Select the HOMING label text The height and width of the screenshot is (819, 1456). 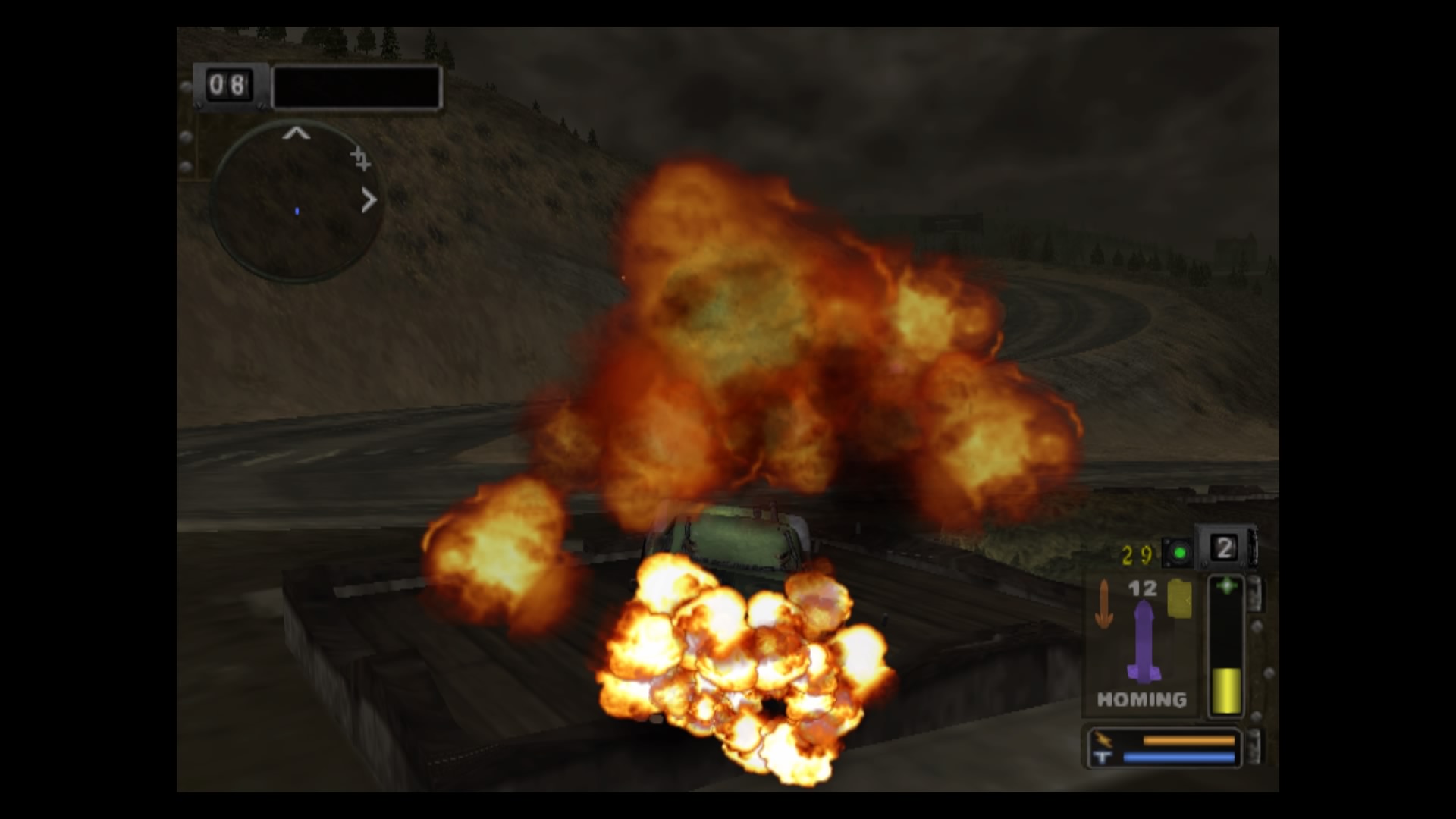[1142, 700]
